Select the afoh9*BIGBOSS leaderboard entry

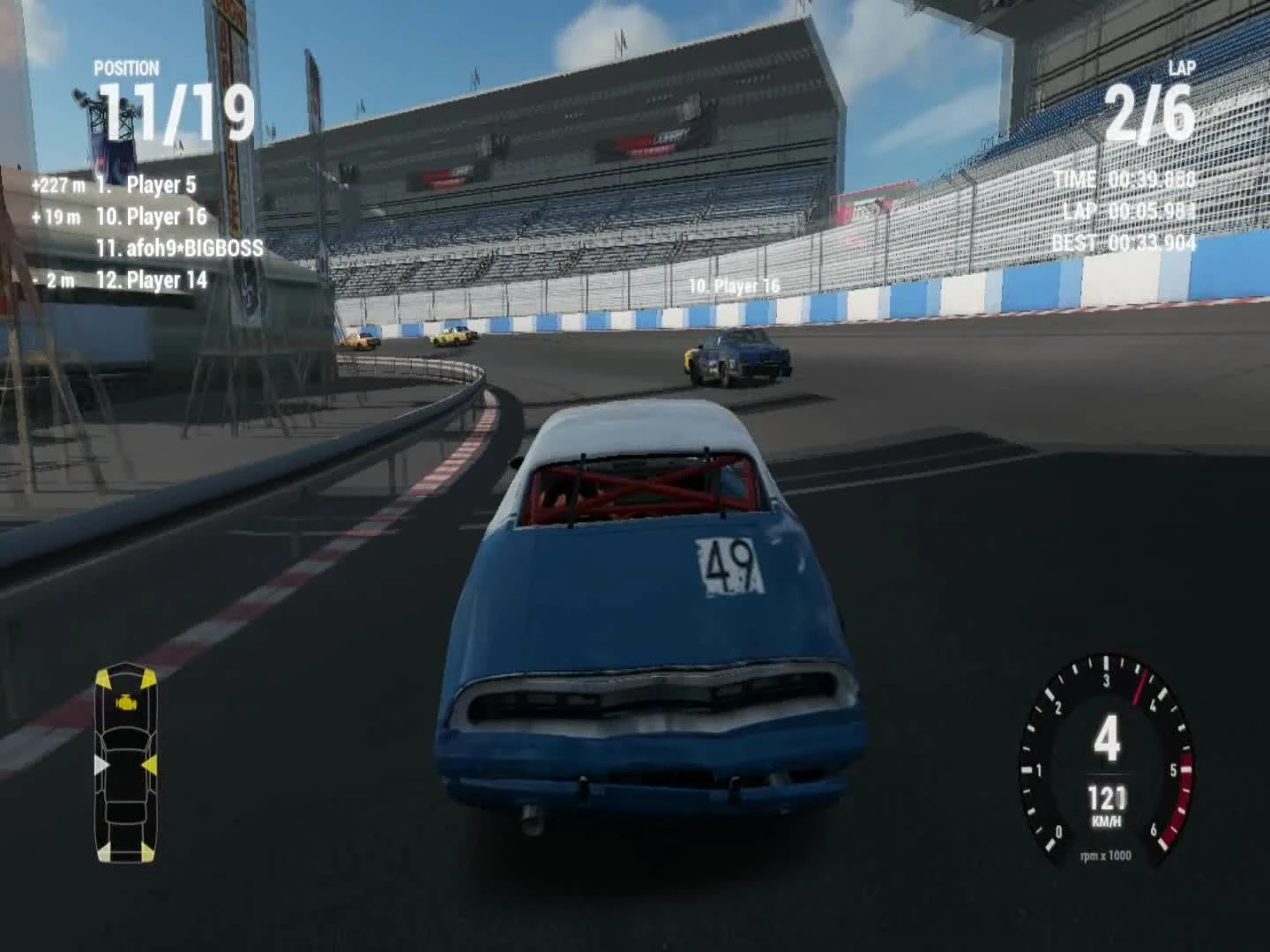coord(180,249)
